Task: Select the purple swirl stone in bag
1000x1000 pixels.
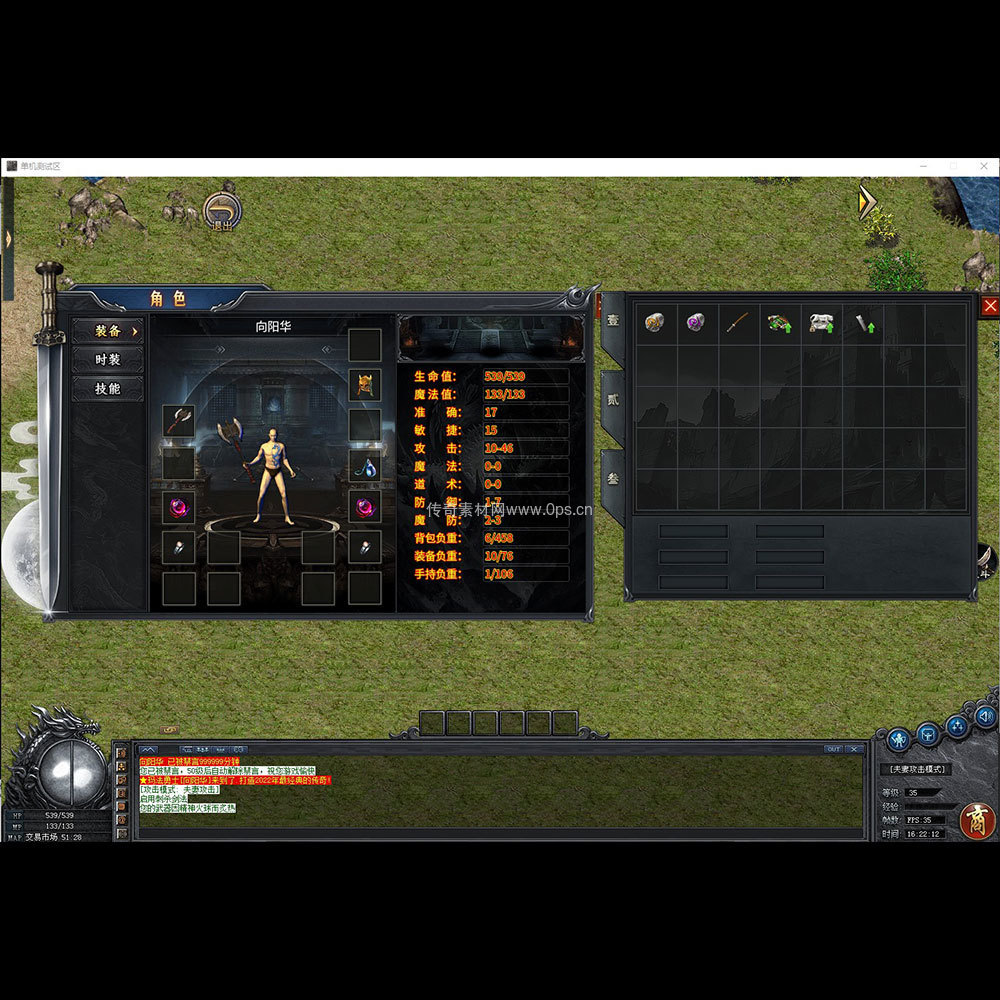Action: (x=696, y=323)
